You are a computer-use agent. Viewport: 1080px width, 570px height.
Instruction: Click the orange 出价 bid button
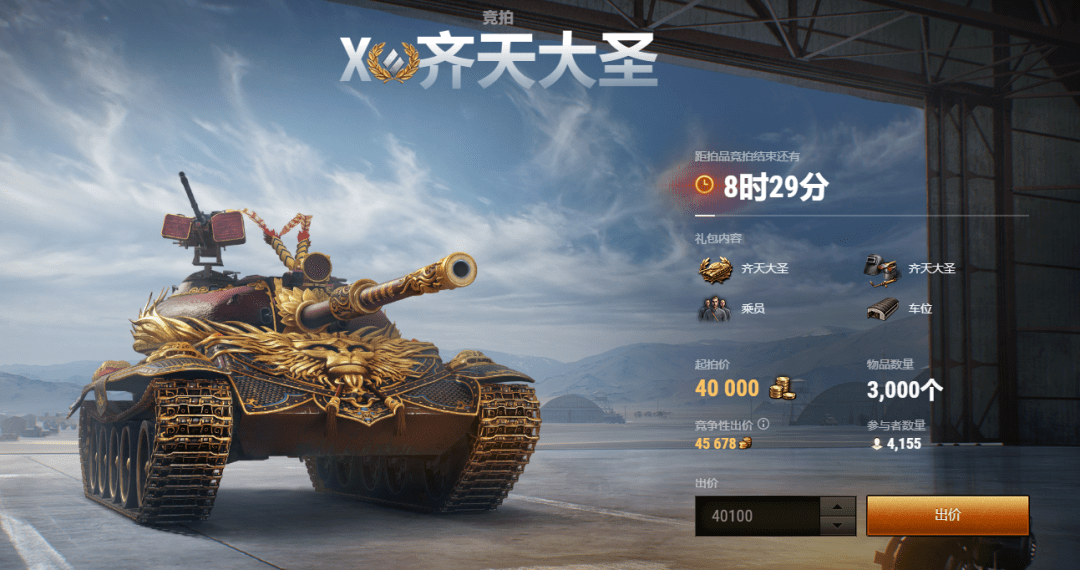pos(946,515)
